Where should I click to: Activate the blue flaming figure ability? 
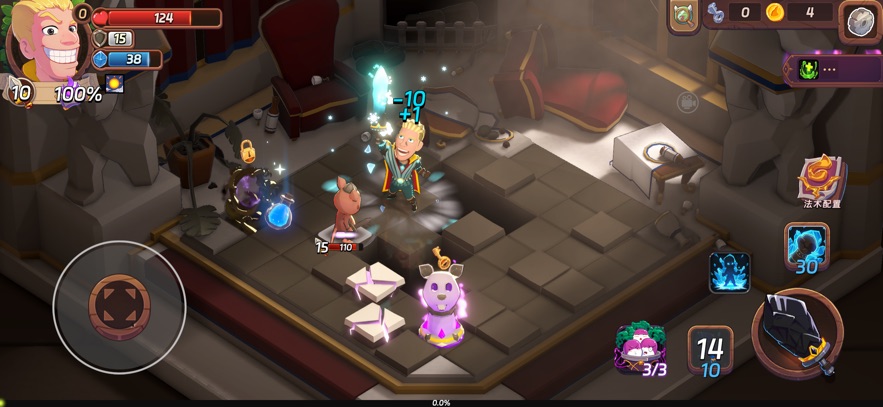(x=730, y=272)
